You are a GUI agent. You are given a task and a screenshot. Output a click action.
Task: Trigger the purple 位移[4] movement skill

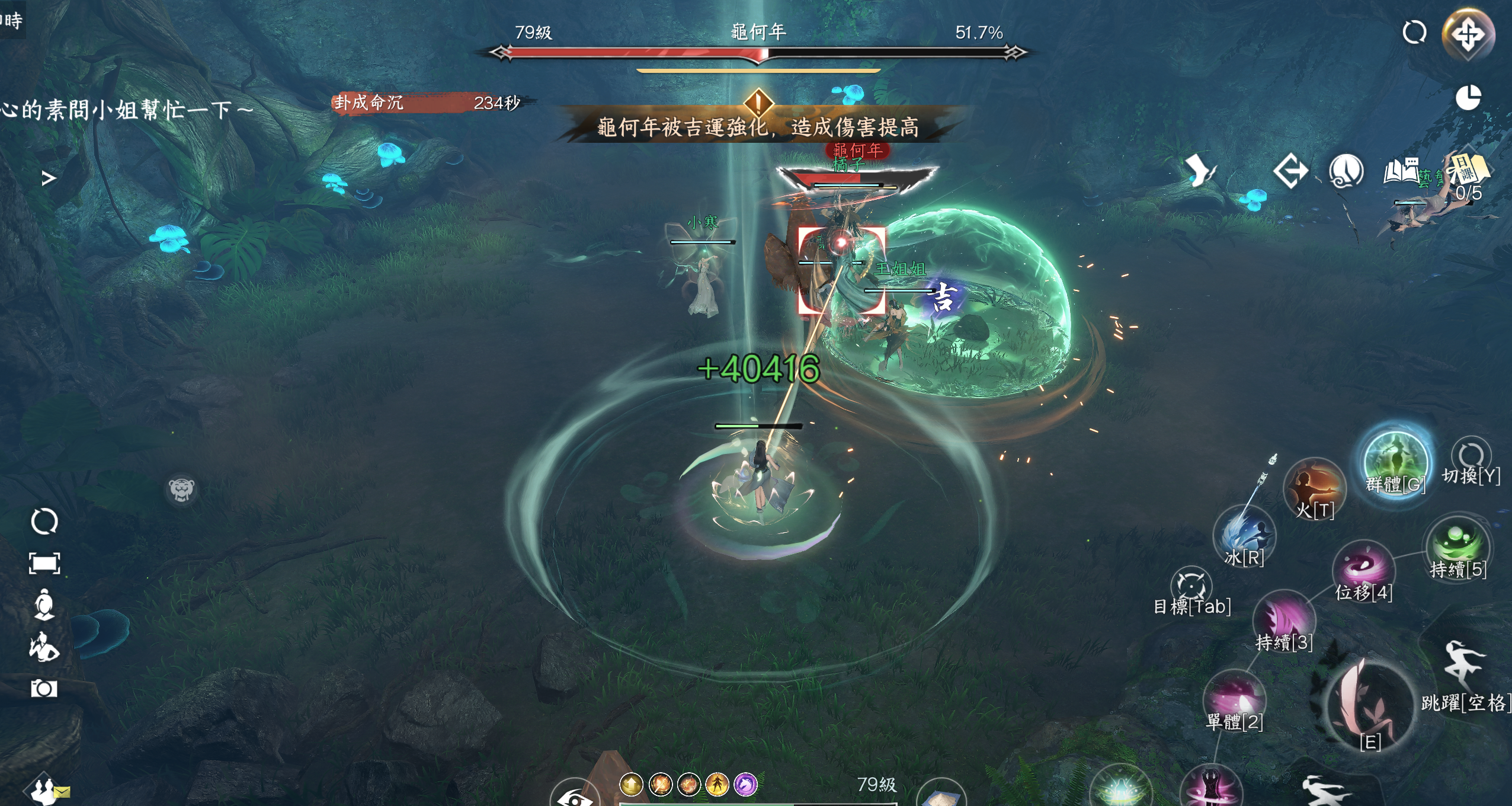[1363, 568]
